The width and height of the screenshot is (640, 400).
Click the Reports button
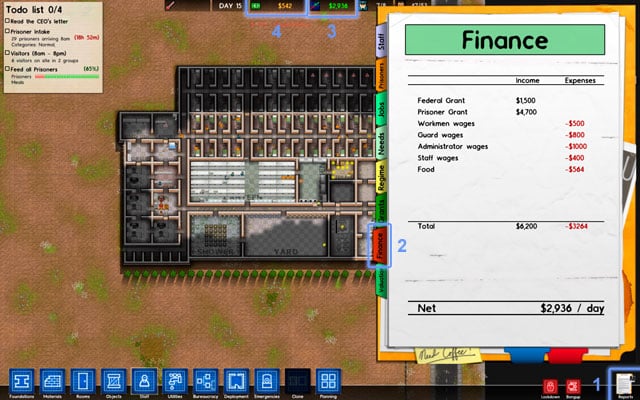(623, 382)
